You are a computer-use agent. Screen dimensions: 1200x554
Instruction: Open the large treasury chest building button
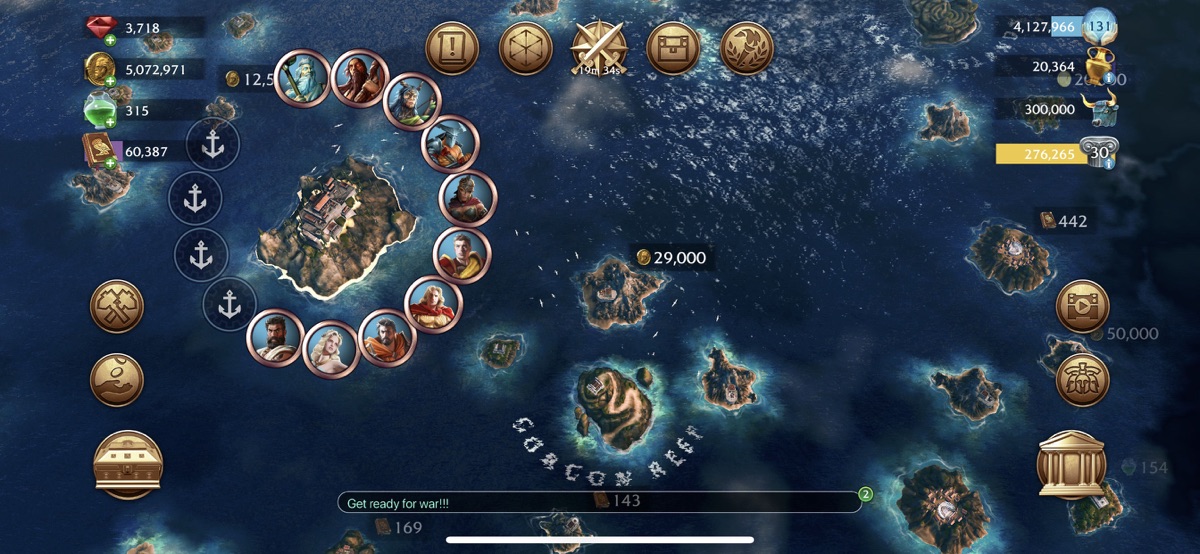click(x=127, y=465)
